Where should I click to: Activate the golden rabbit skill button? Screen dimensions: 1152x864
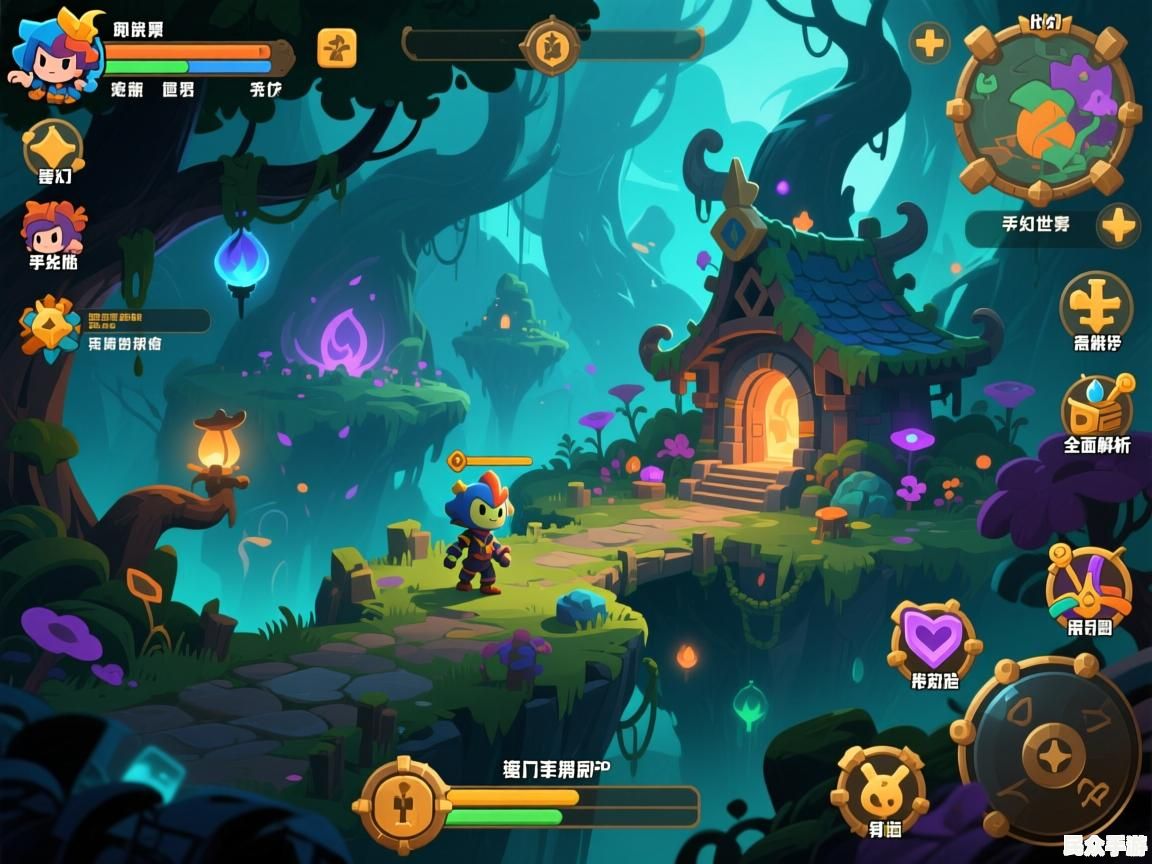(881, 784)
